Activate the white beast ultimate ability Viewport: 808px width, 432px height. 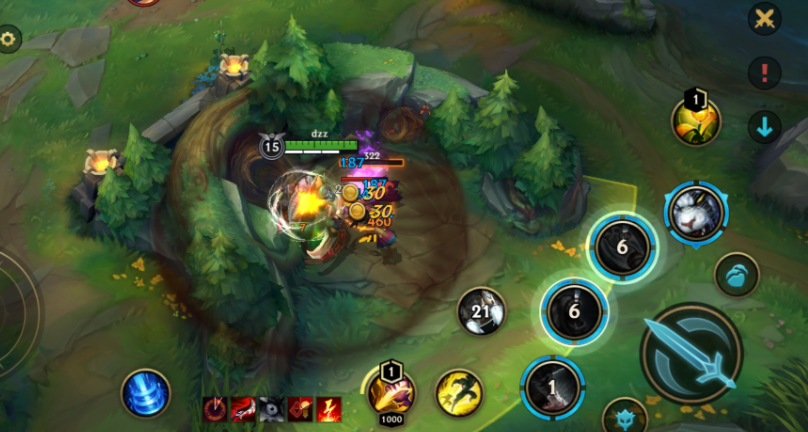pos(696,214)
